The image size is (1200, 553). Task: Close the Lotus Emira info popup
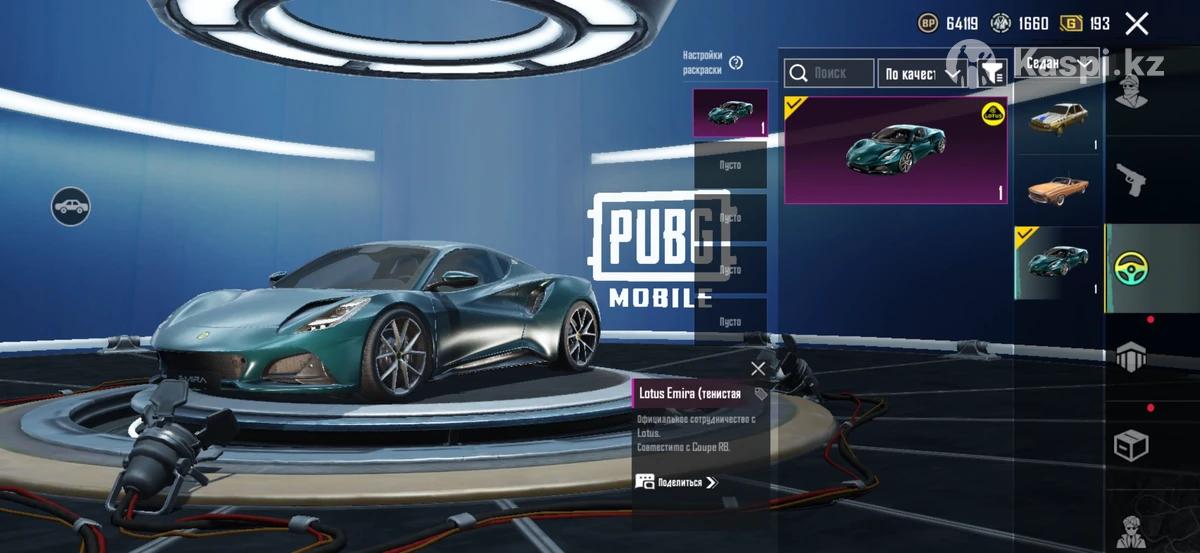758,368
